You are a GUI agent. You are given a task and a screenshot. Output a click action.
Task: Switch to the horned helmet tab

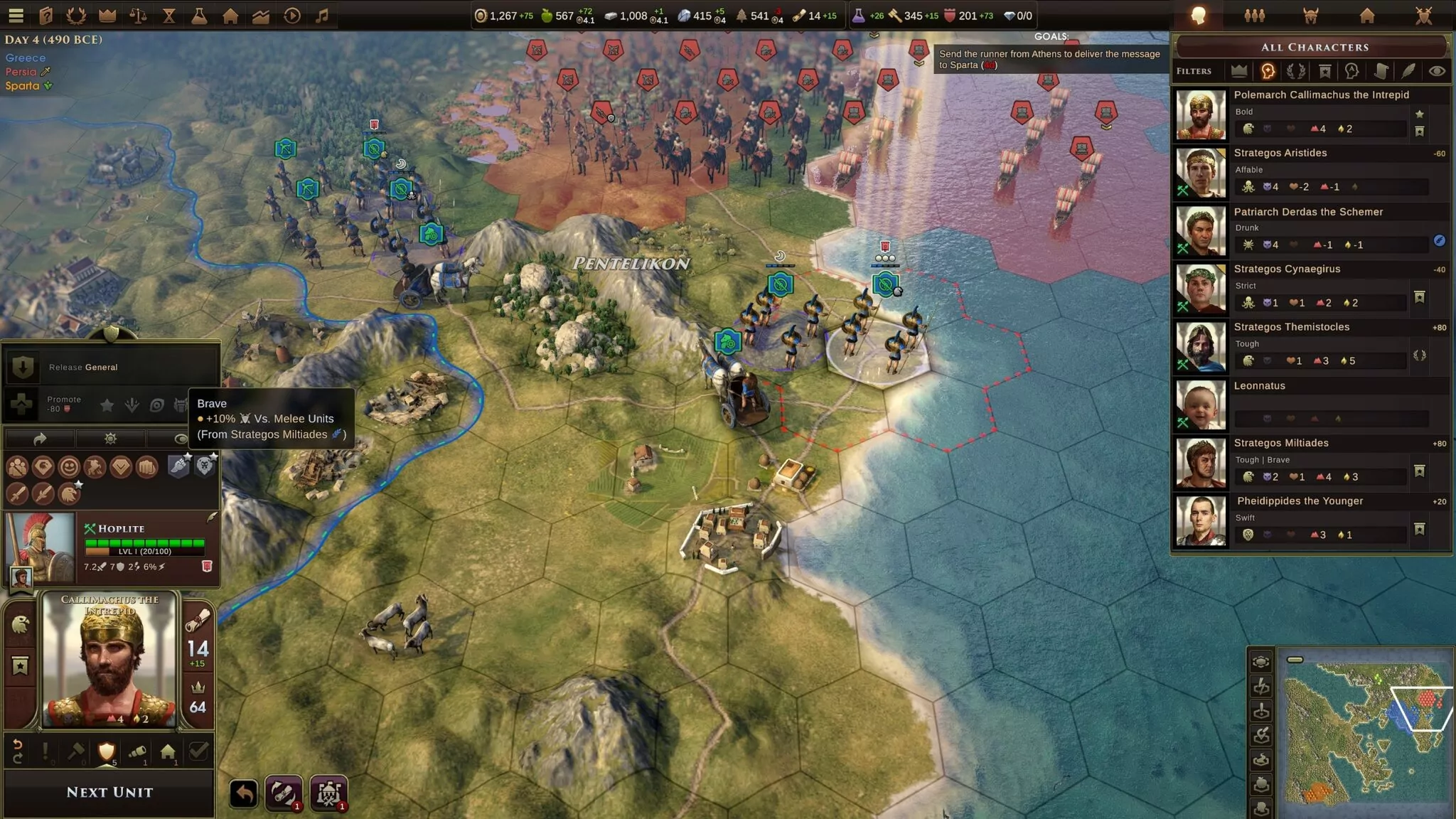tap(1311, 16)
